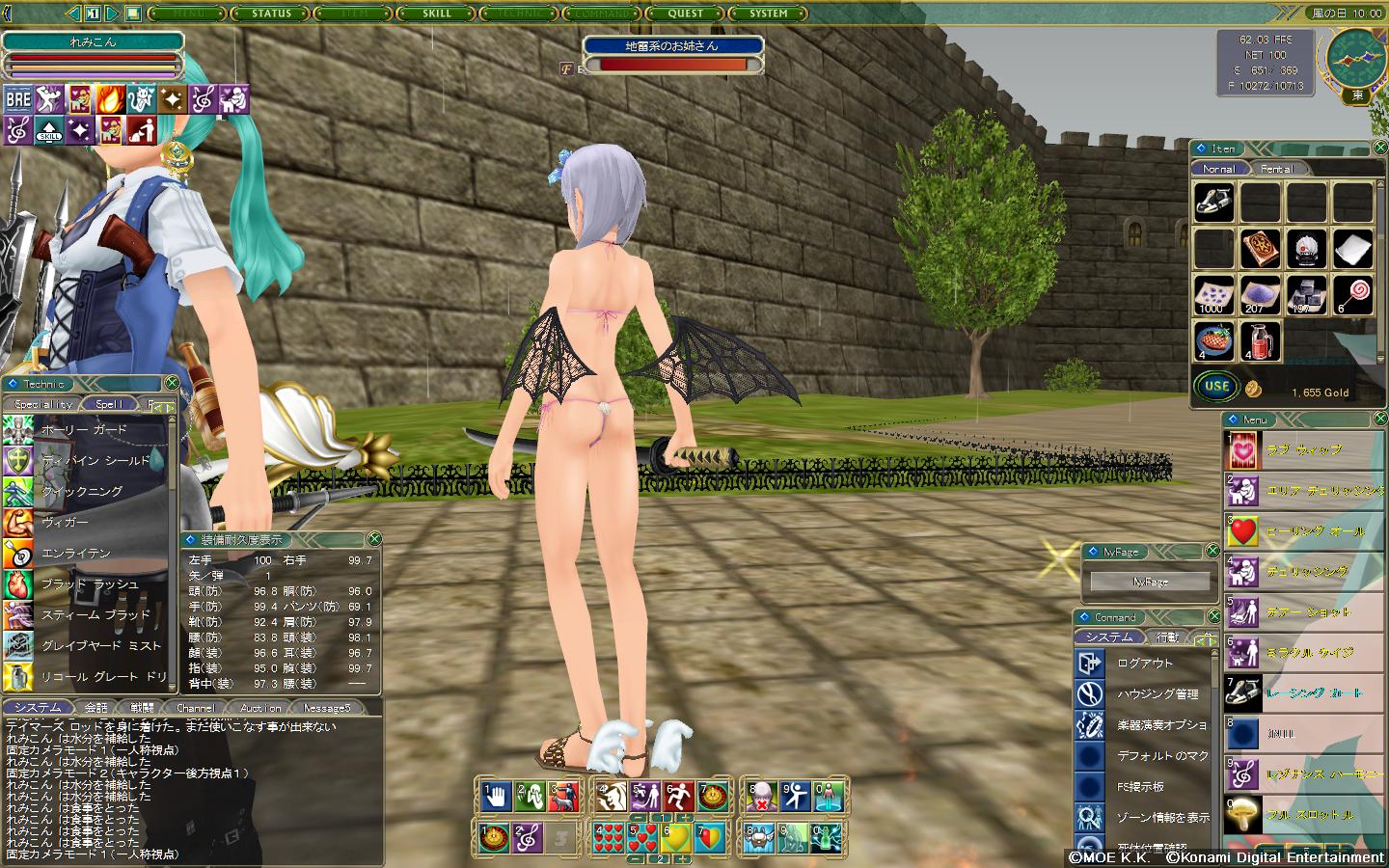Screen dimensions: 1389x868
Task: Open the compass minimap
Action: [1356, 58]
